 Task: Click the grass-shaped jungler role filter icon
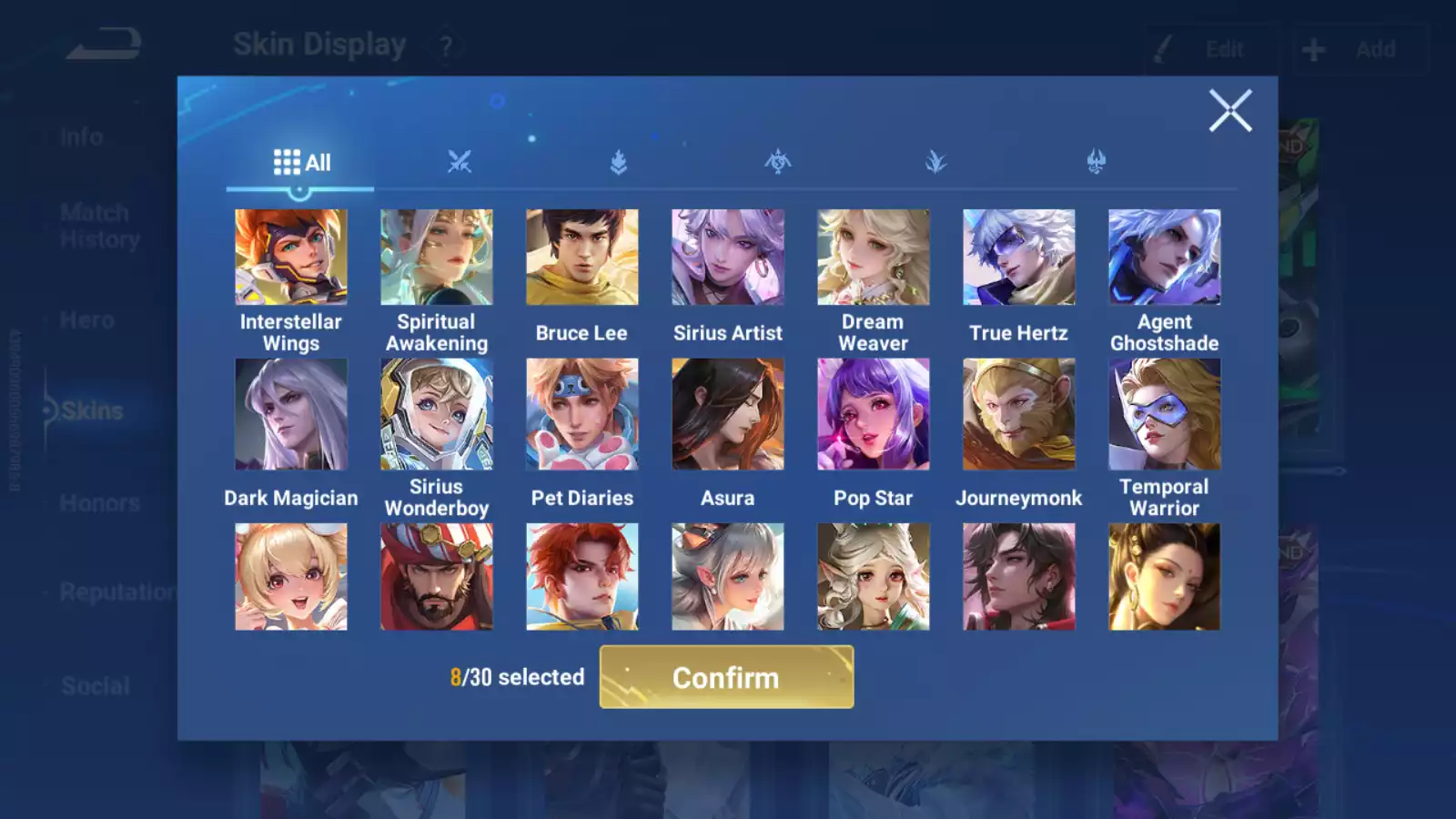(937, 160)
